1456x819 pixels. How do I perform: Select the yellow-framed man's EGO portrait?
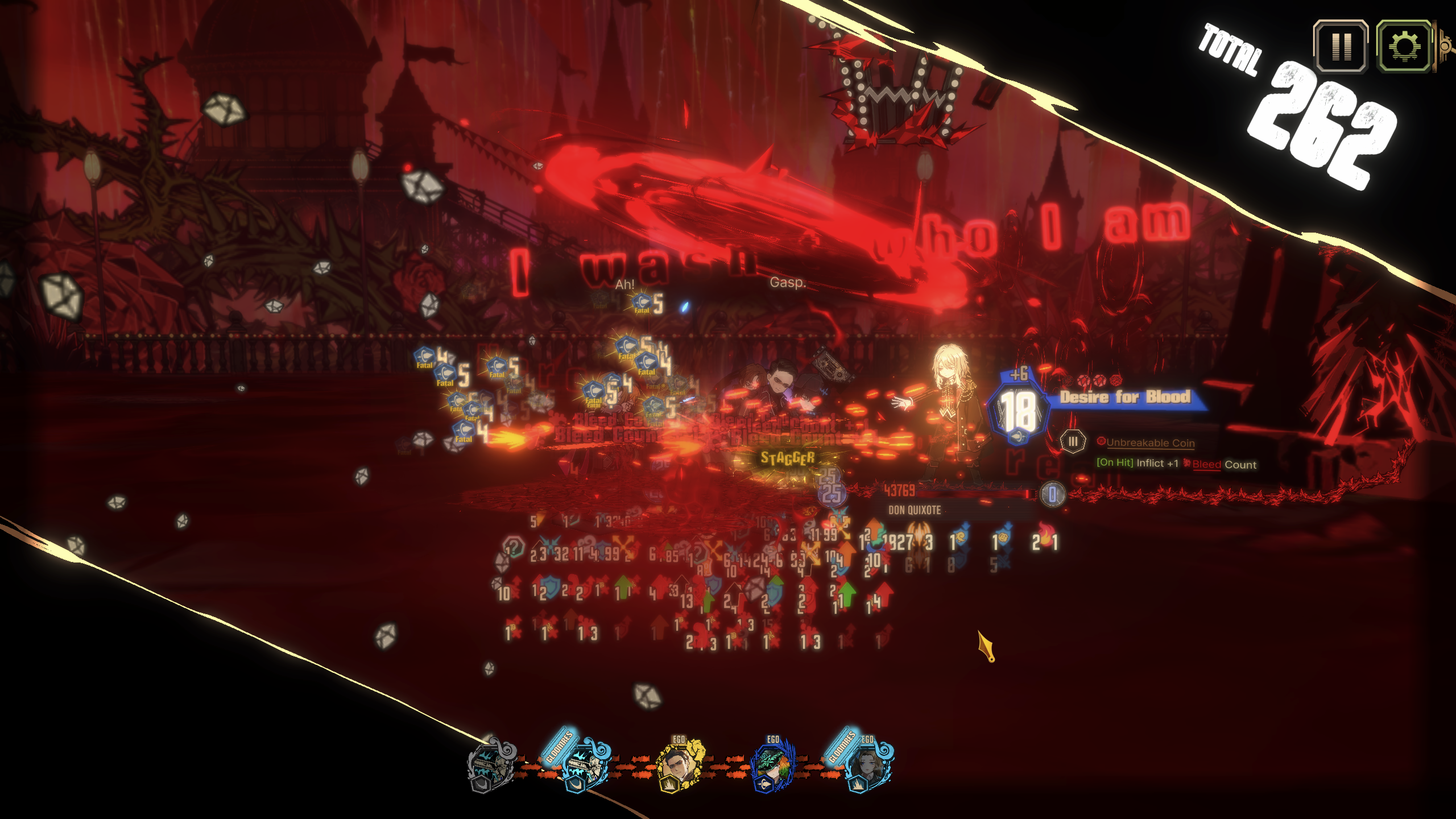[x=679, y=765]
